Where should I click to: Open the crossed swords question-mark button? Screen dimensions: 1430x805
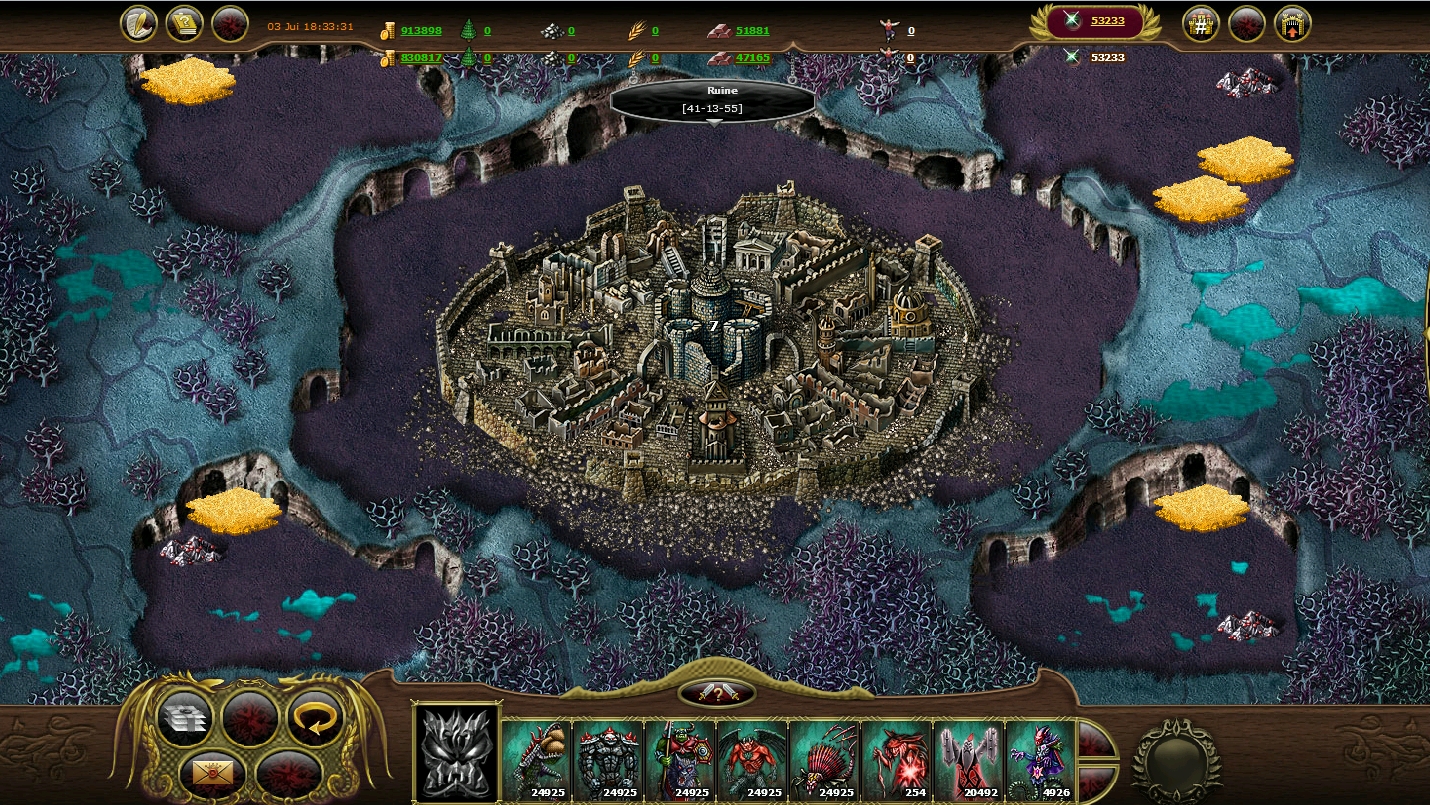tap(716, 692)
